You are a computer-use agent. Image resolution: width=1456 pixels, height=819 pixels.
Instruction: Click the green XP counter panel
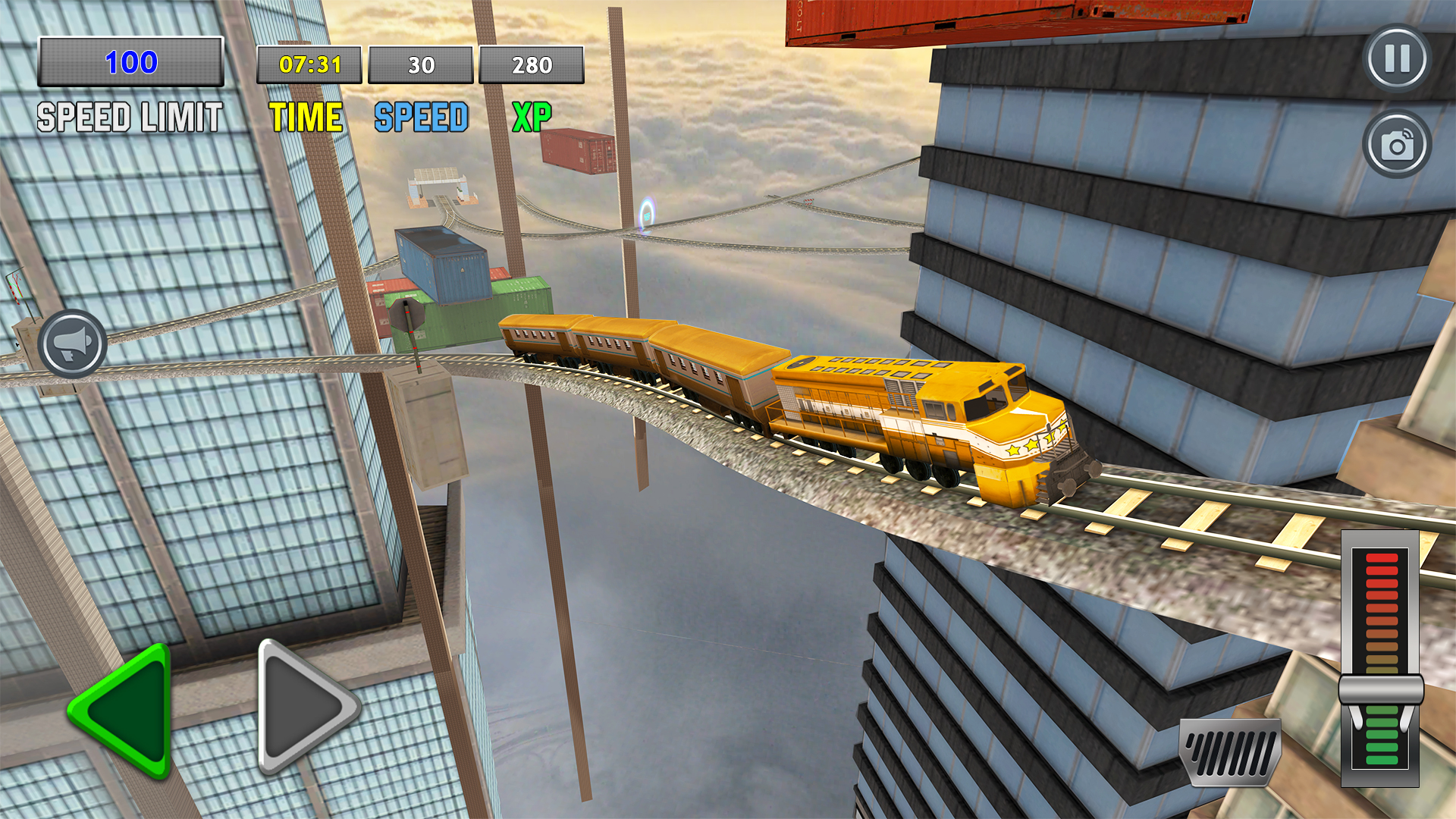coord(531,64)
